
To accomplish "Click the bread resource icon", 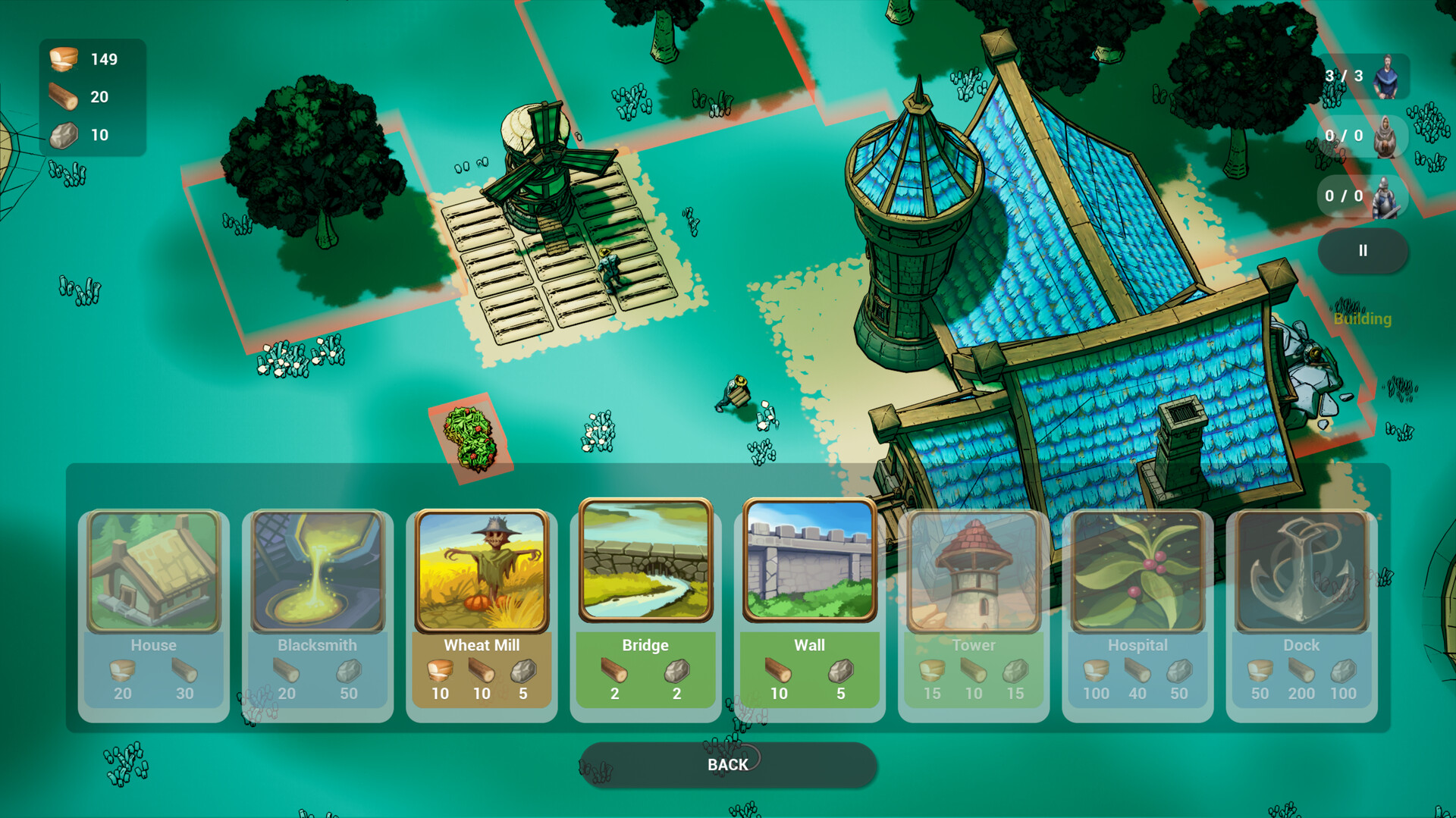I will coord(64,59).
